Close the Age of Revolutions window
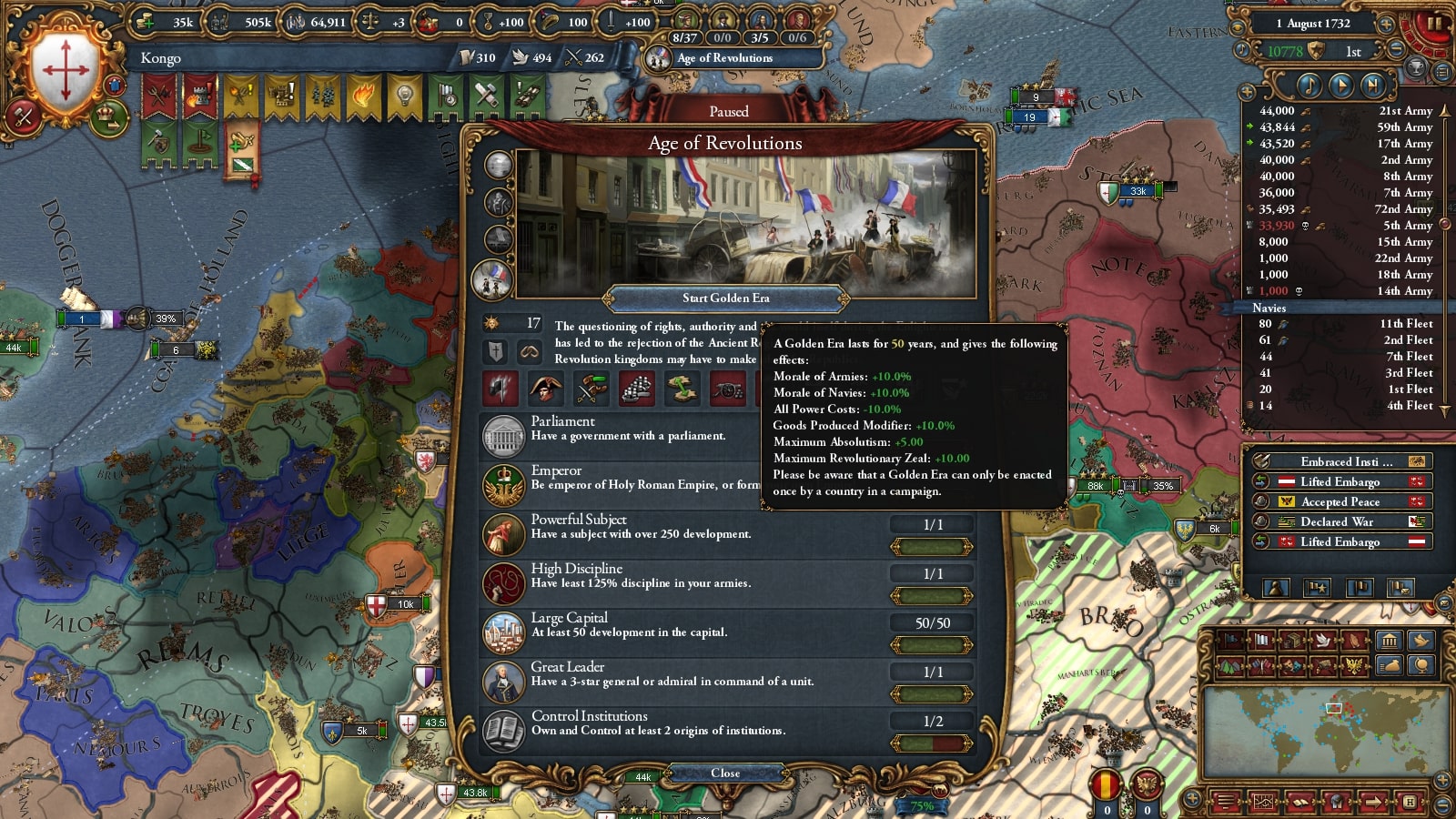 pos(725,773)
